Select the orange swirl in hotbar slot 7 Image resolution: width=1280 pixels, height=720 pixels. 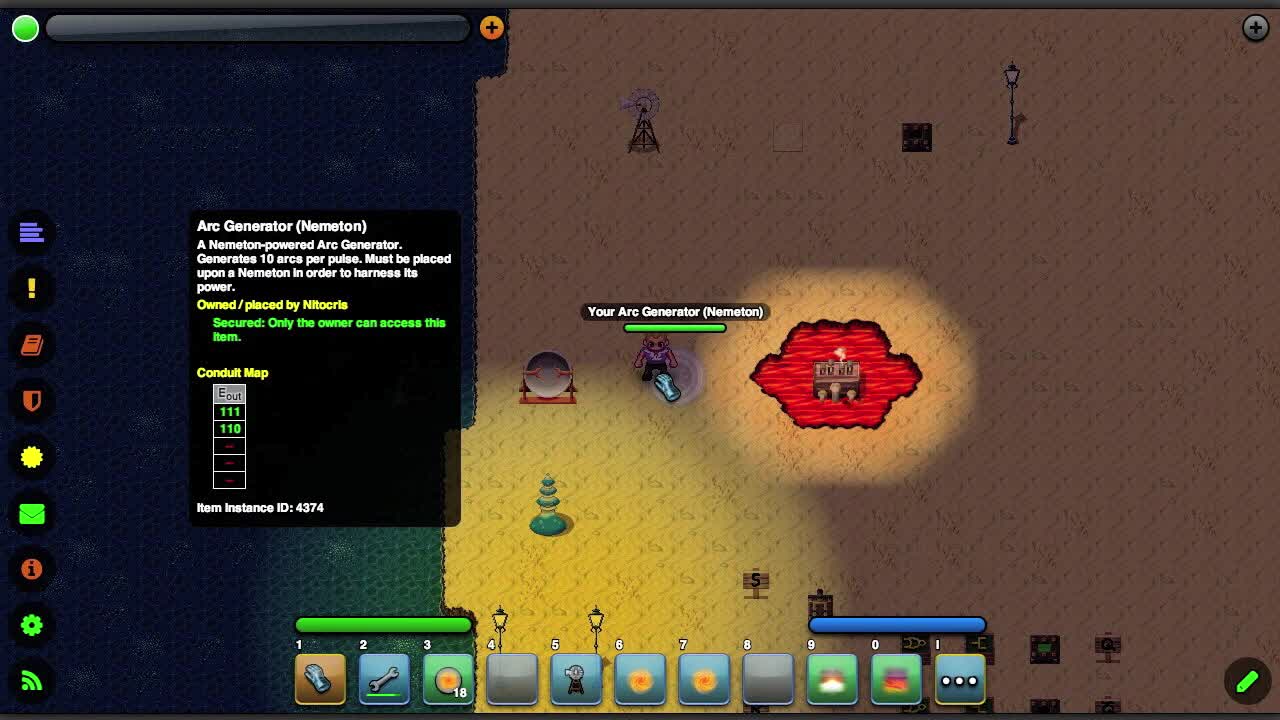tap(704, 680)
